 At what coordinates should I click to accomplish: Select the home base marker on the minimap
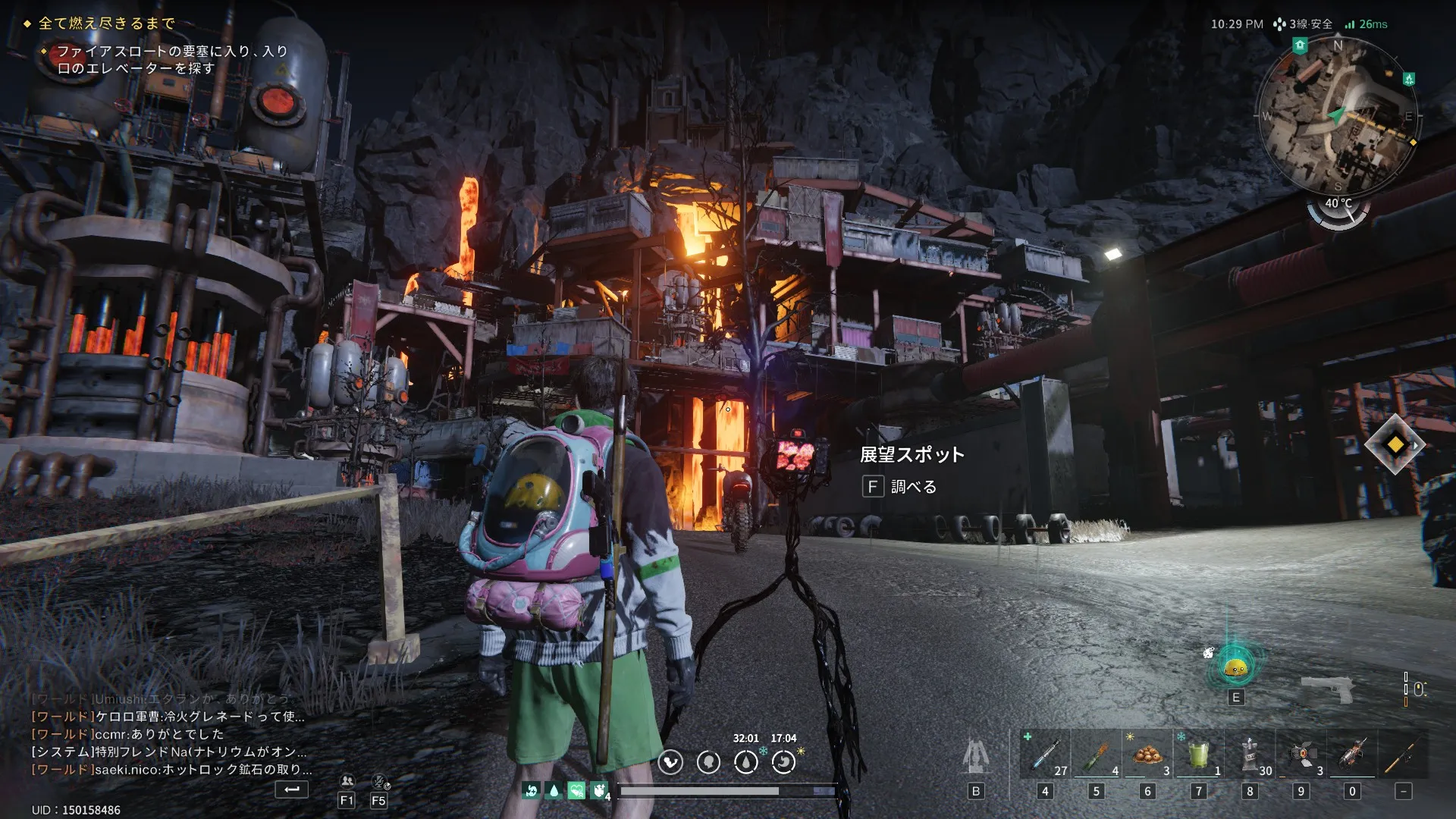coord(1300,45)
